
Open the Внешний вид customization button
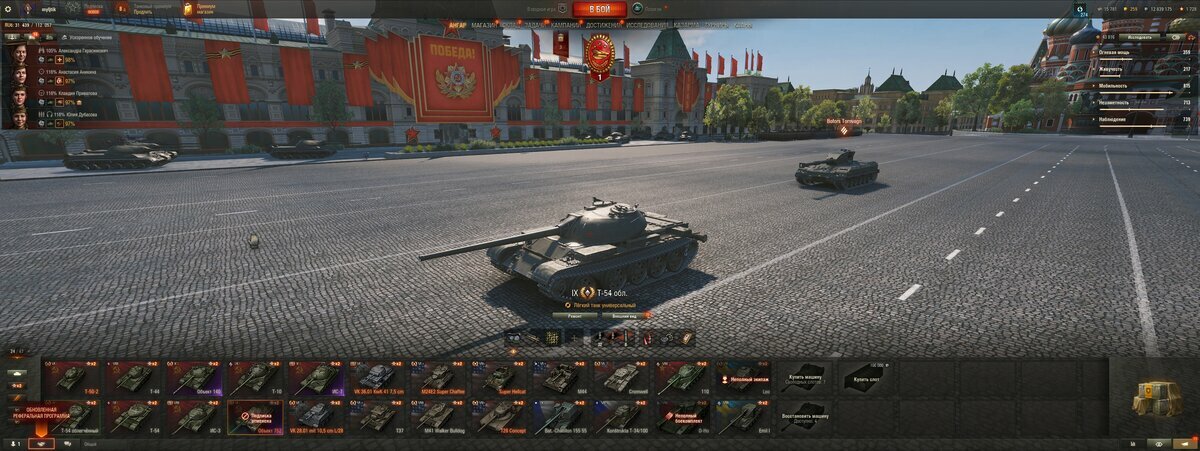point(627,315)
